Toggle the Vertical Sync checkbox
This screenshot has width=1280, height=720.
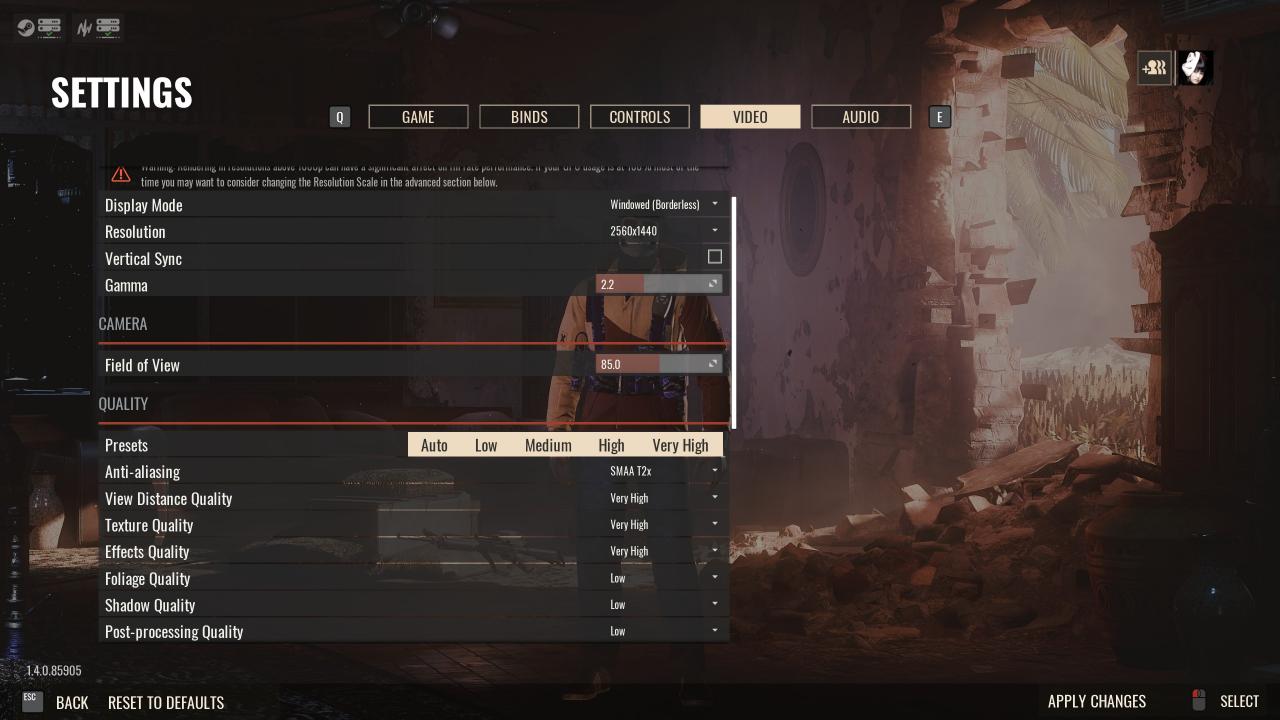[715, 257]
